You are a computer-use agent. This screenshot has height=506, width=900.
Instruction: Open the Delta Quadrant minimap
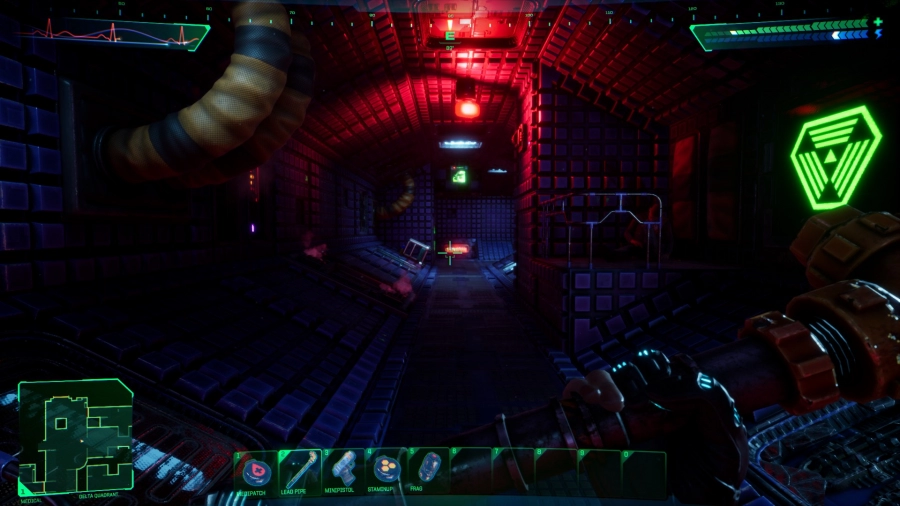coord(75,437)
